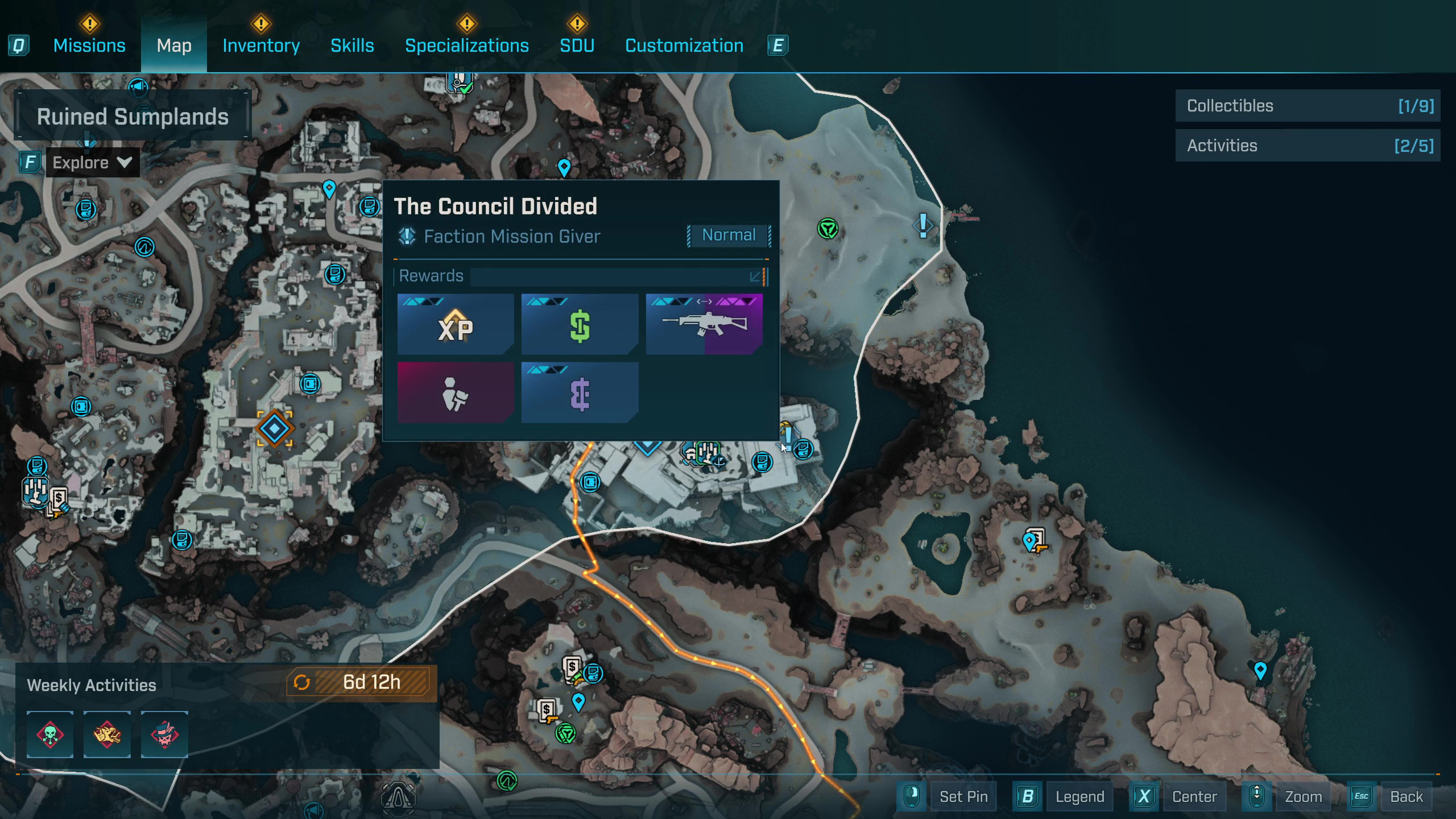The height and width of the screenshot is (819, 1456).
Task: Center the map view
Action: pos(1194,797)
